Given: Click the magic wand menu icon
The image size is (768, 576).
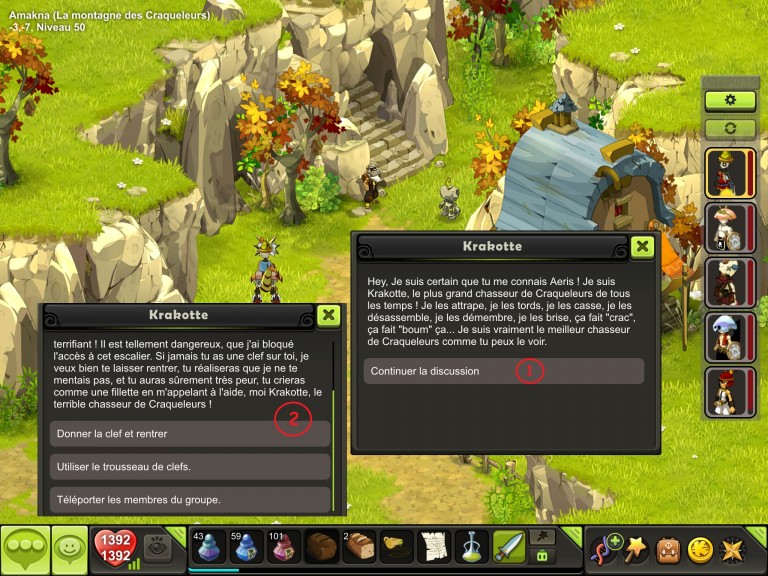Looking at the screenshot, I should [636, 549].
